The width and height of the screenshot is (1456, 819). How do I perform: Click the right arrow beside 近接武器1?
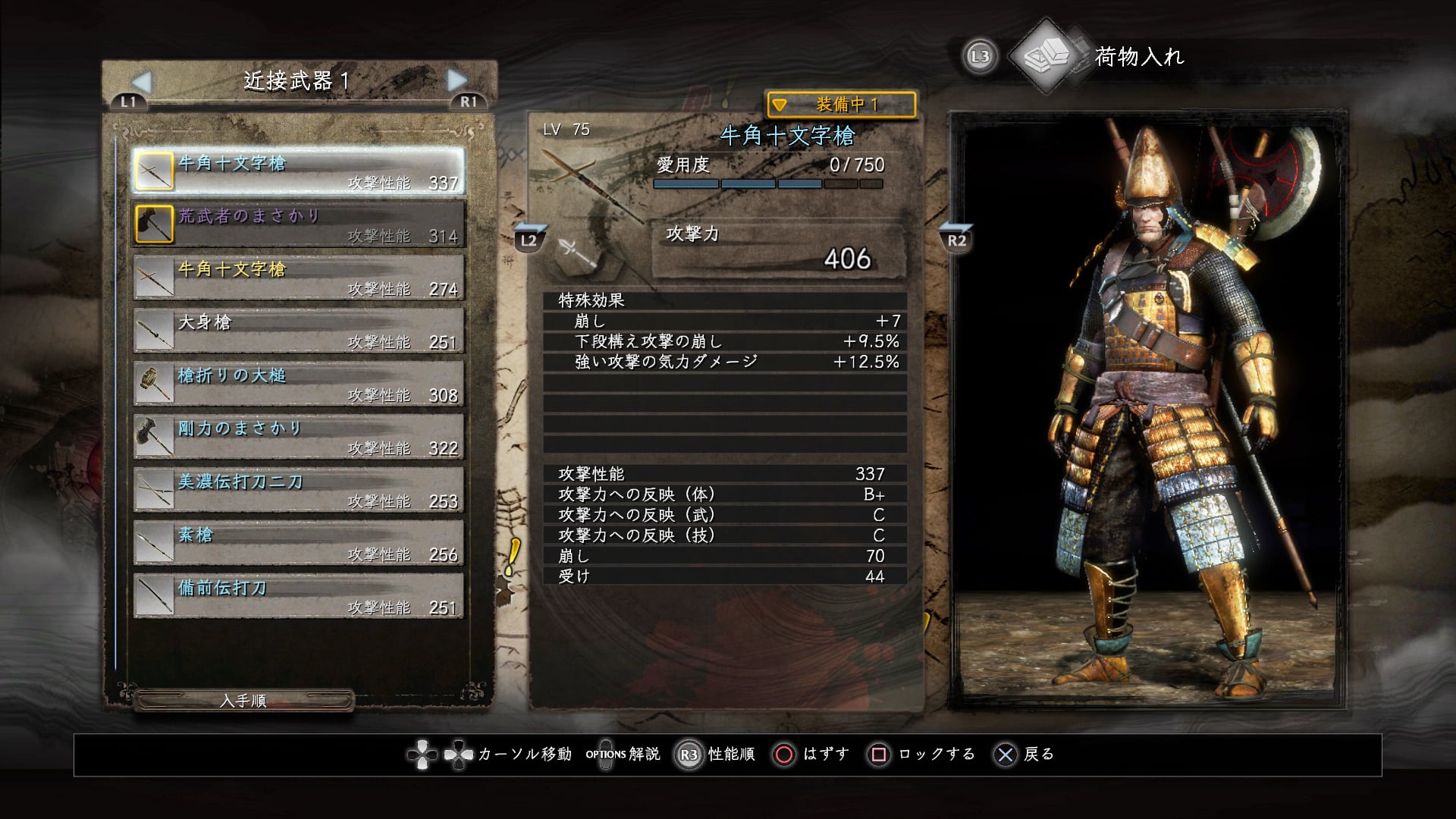click(x=457, y=80)
